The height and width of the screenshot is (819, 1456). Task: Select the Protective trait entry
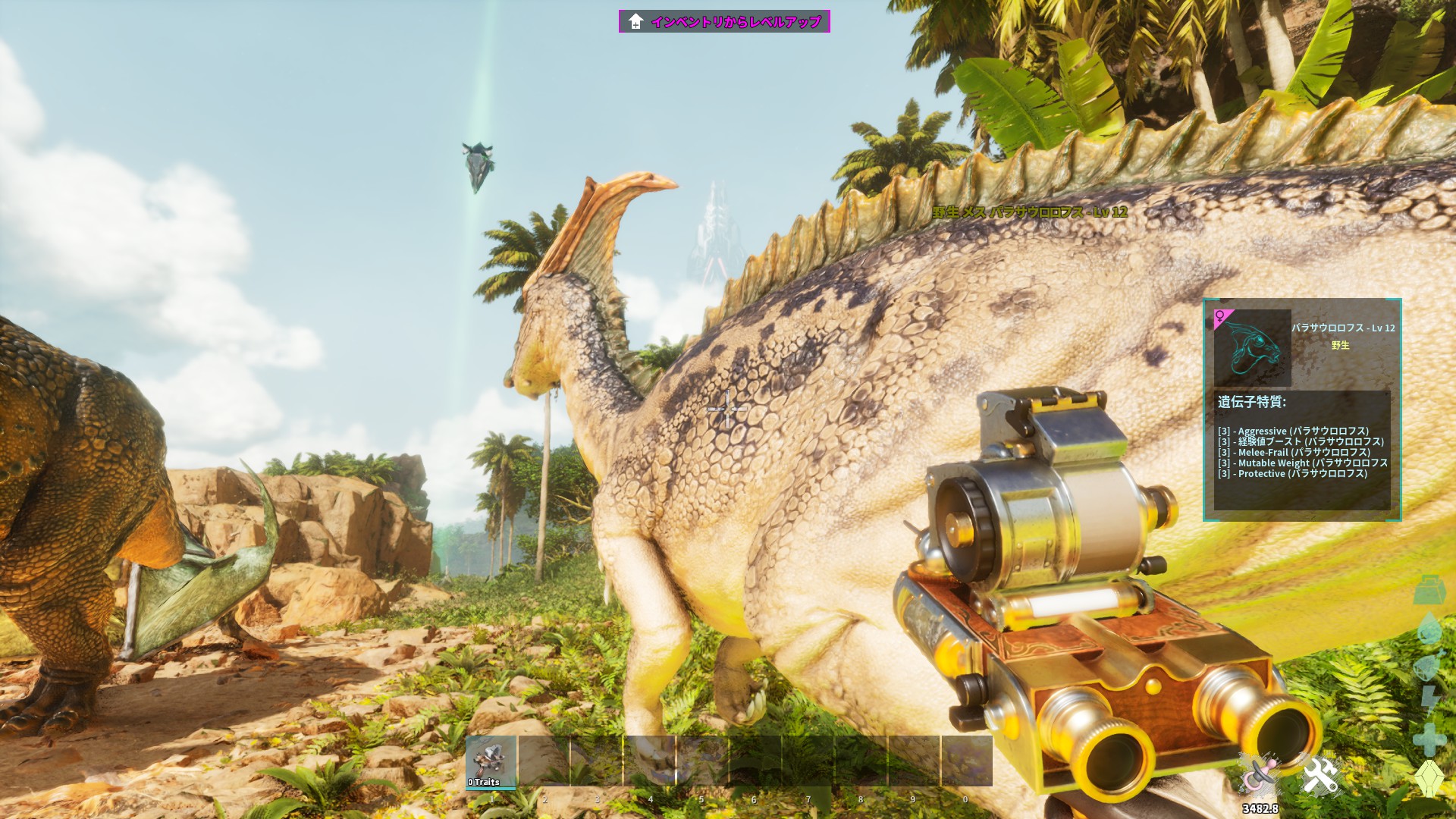pos(1292,473)
